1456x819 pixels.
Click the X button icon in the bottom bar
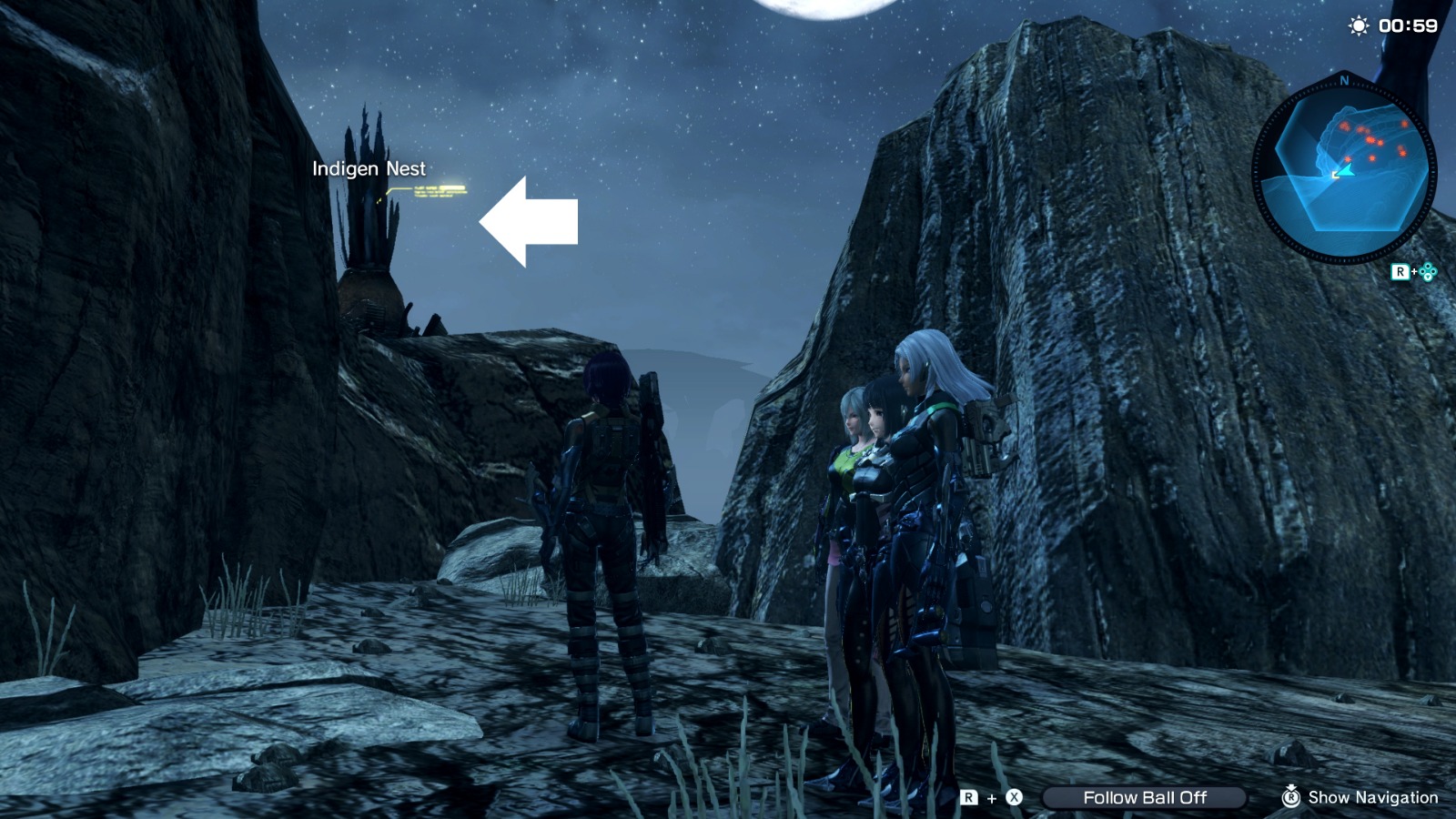(1014, 797)
